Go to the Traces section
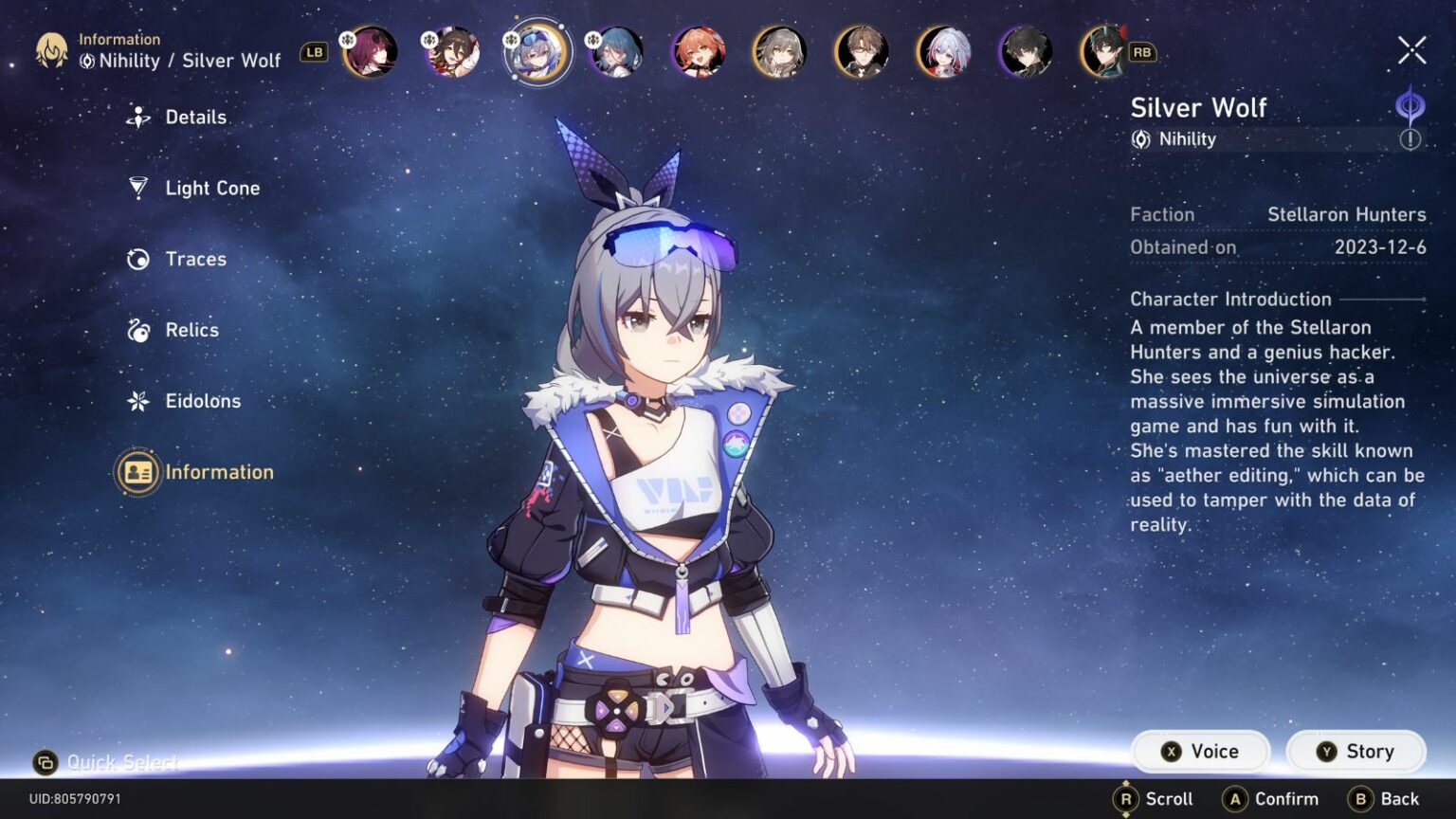The height and width of the screenshot is (819, 1456). click(x=194, y=259)
